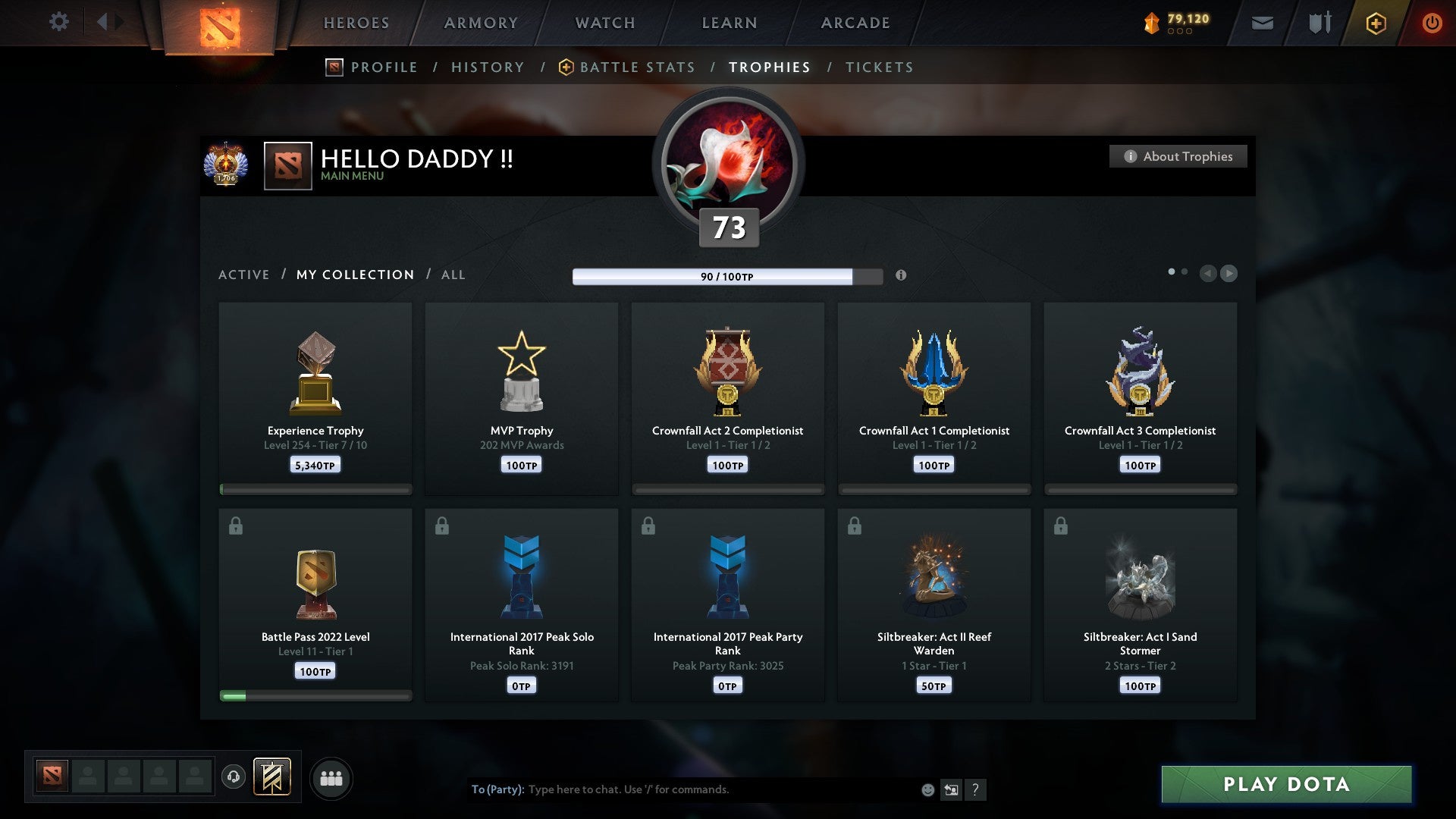The image size is (1456, 819).
Task: Open notifications mail envelope icon
Action: (x=1262, y=23)
